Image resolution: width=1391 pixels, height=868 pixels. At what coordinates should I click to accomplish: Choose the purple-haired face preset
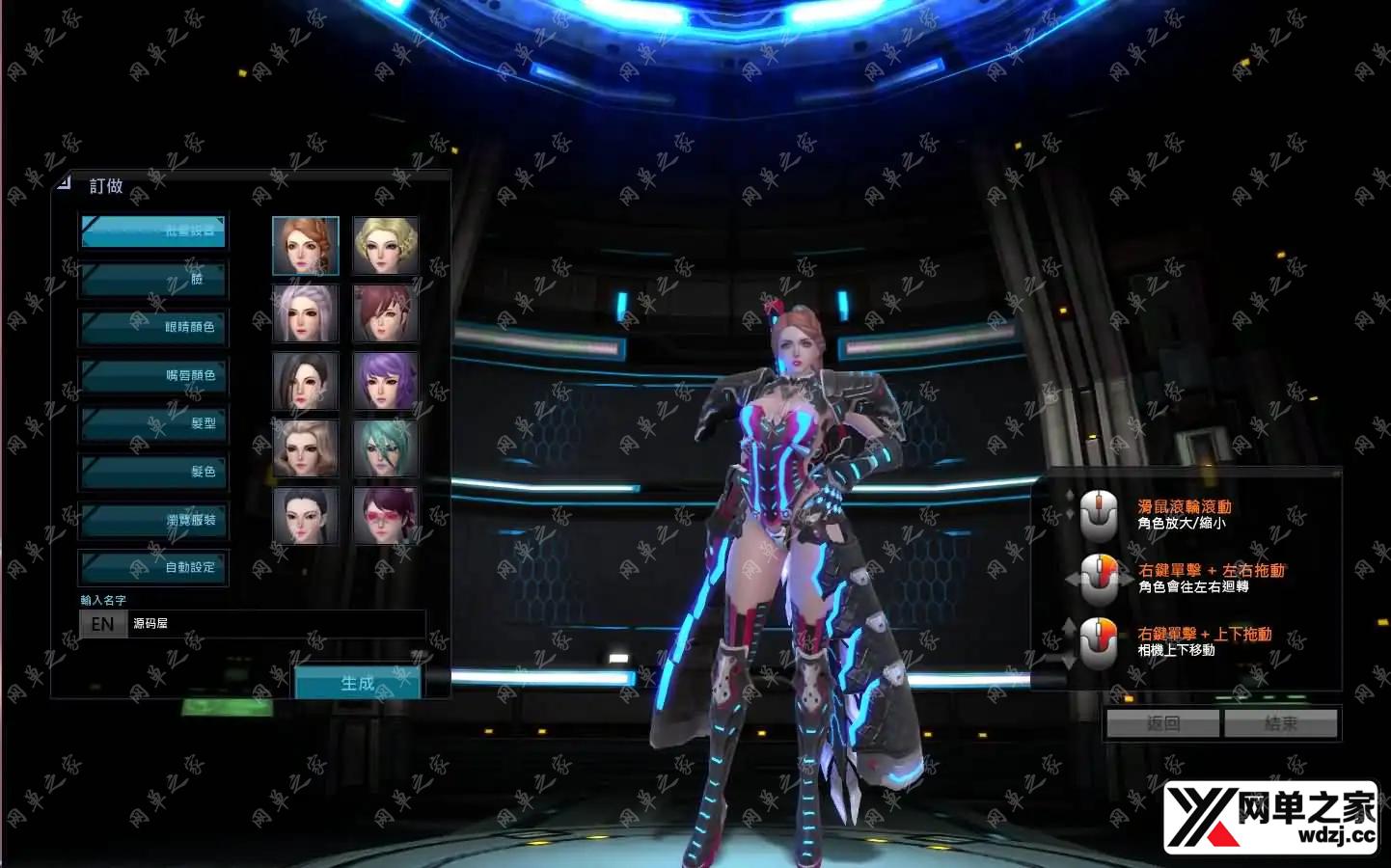(386, 381)
